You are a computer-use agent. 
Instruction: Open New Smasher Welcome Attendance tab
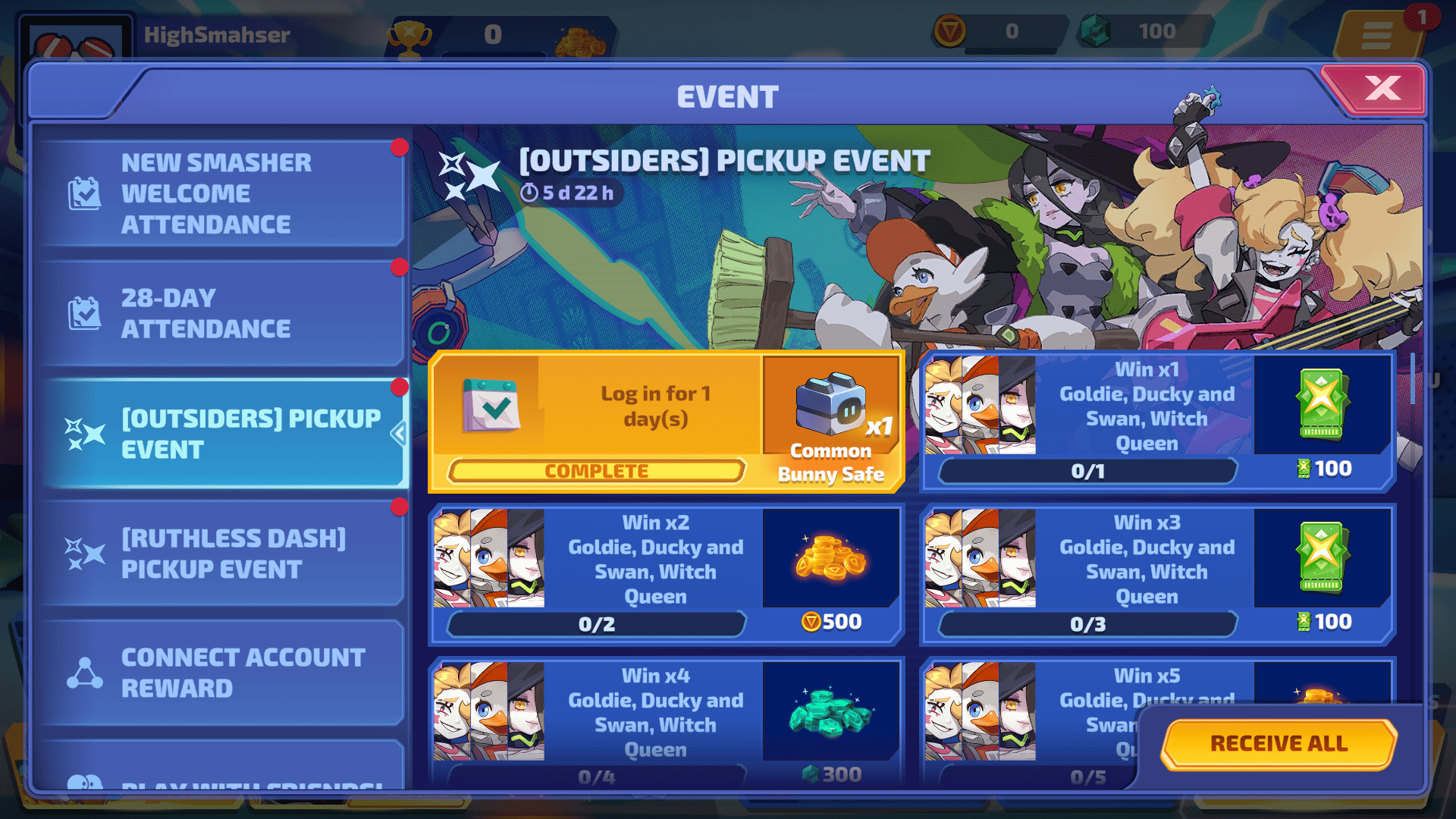pyautogui.click(x=220, y=193)
